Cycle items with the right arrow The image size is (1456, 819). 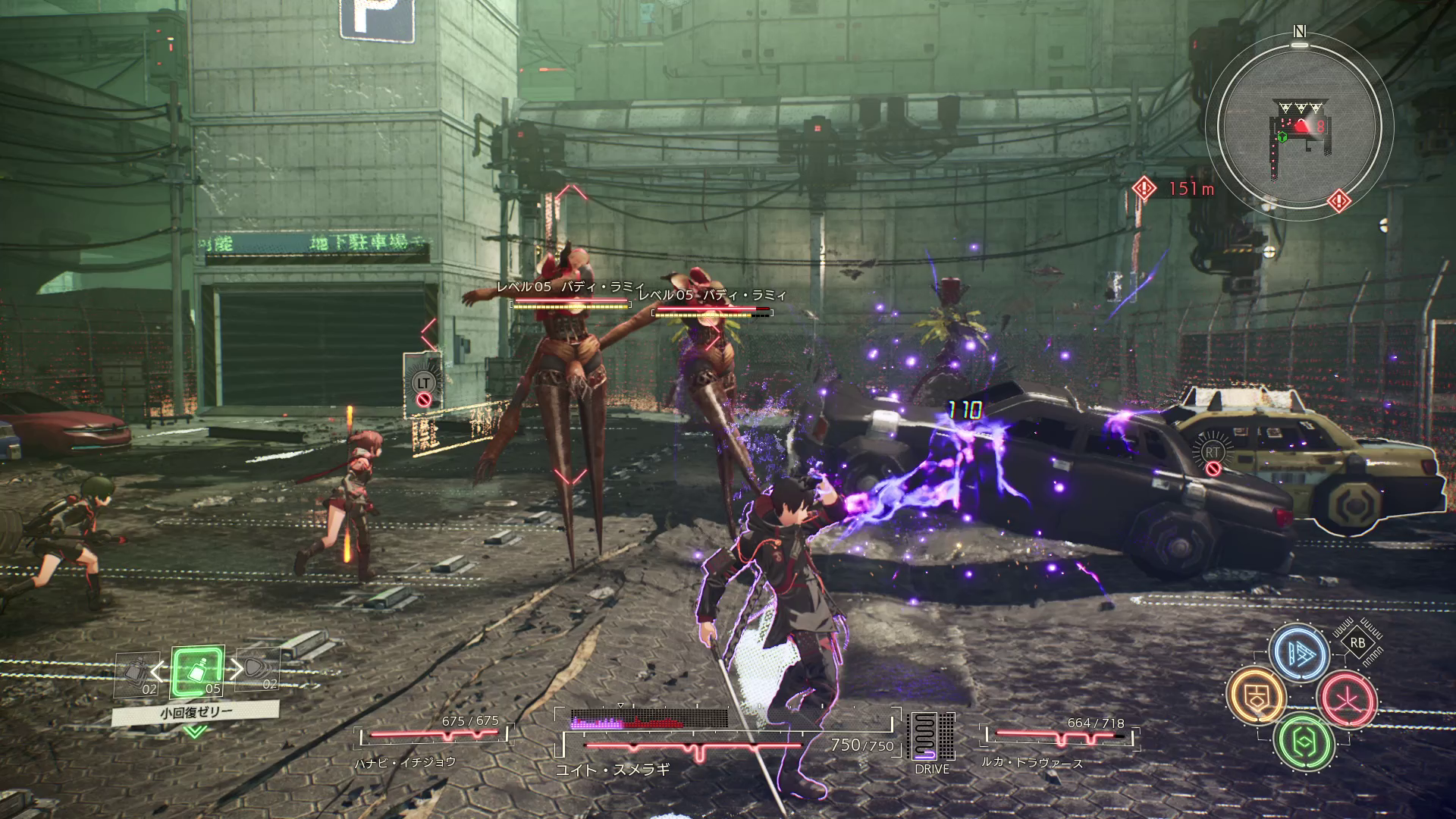236,670
